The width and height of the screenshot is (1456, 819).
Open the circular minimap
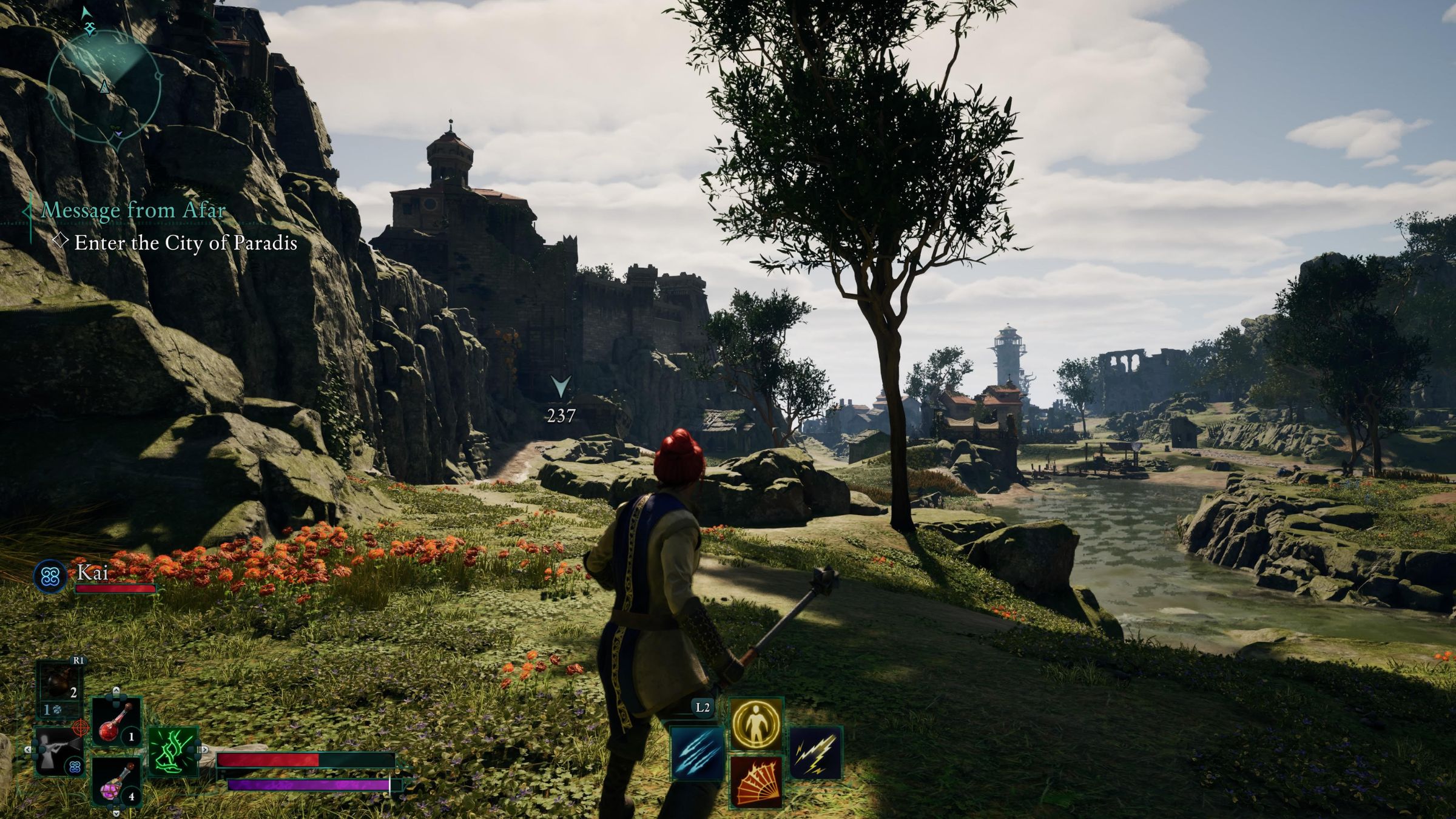coord(105,82)
